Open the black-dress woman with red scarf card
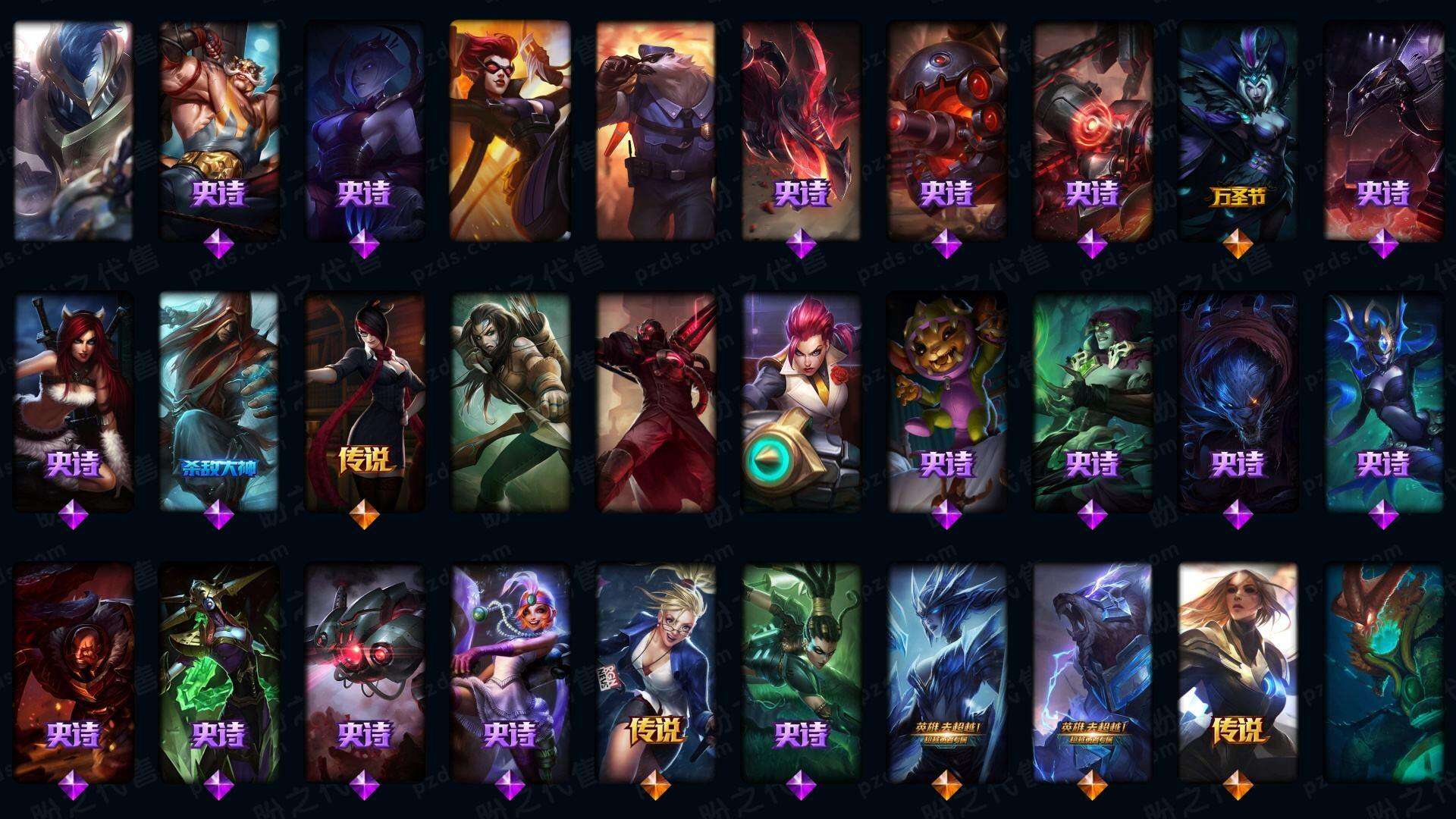 click(x=365, y=402)
